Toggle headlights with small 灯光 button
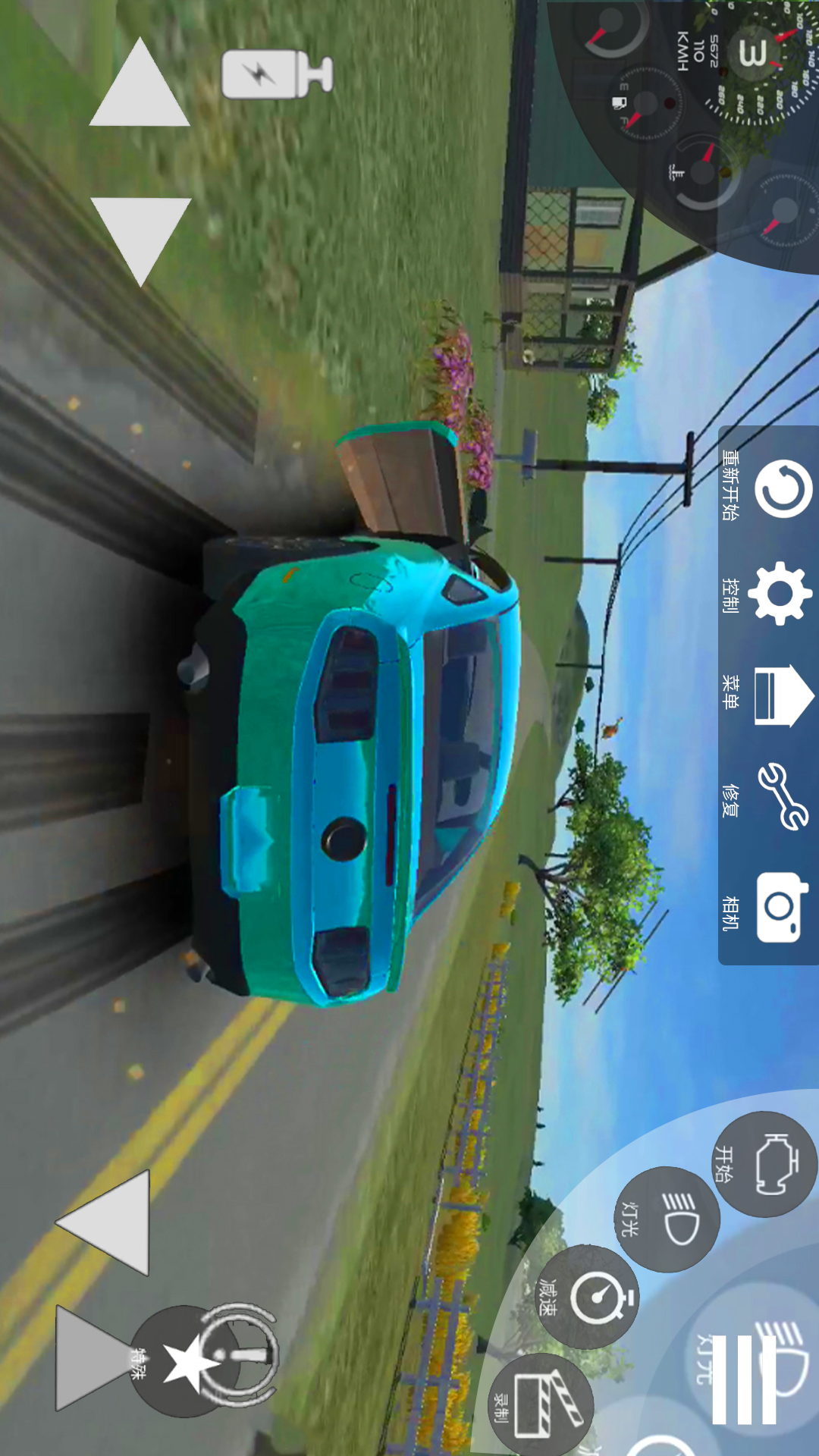This screenshot has width=819, height=1456. pos(666,1219)
